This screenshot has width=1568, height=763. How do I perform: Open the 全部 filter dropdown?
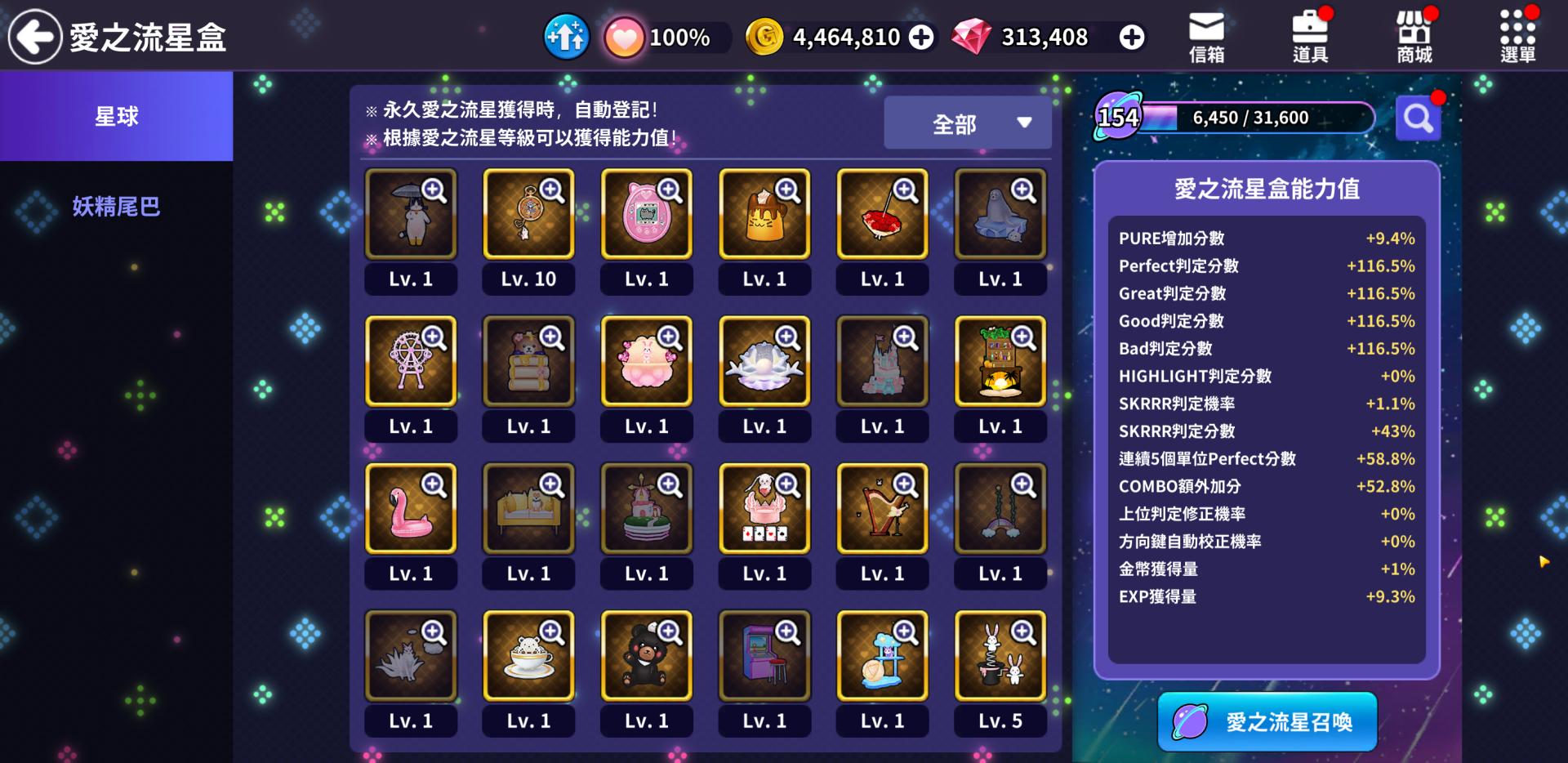point(968,123)
